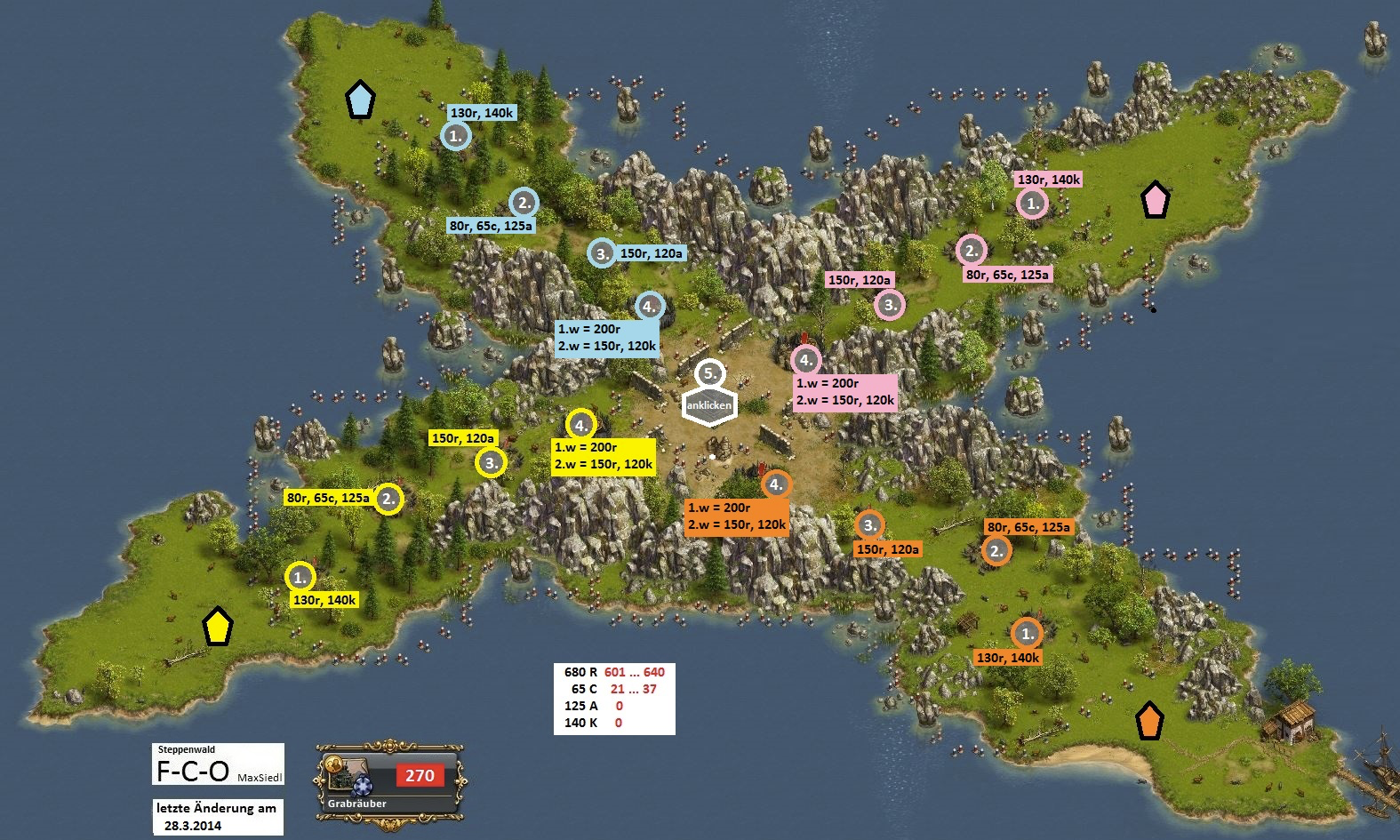1400x840 pixels.
Task: Choose the blue circle marker numbered 4
Action: pyautogui.click(x=650, y=307)
